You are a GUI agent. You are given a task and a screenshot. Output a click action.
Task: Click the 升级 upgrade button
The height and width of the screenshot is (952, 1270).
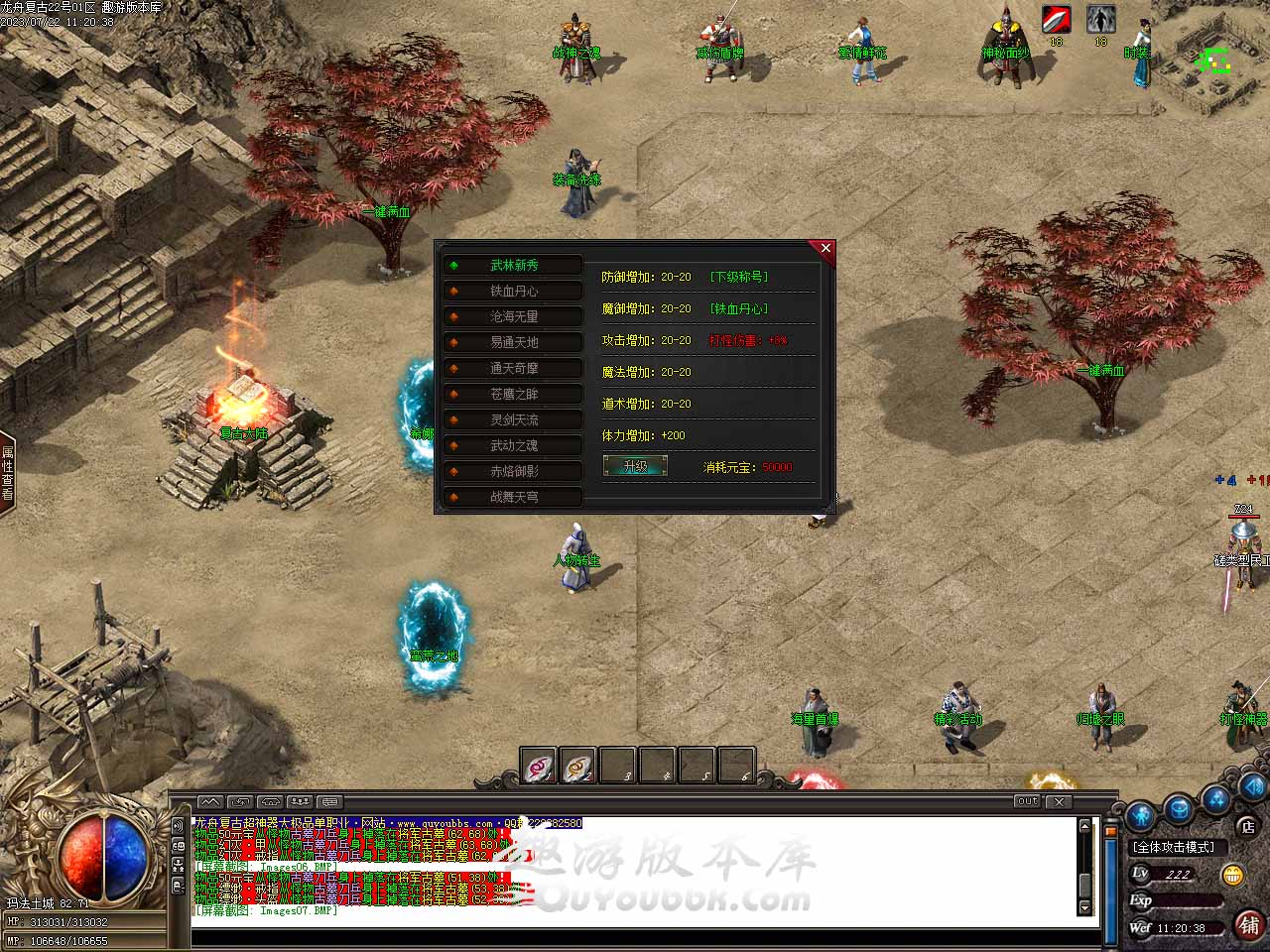(635, 466)
